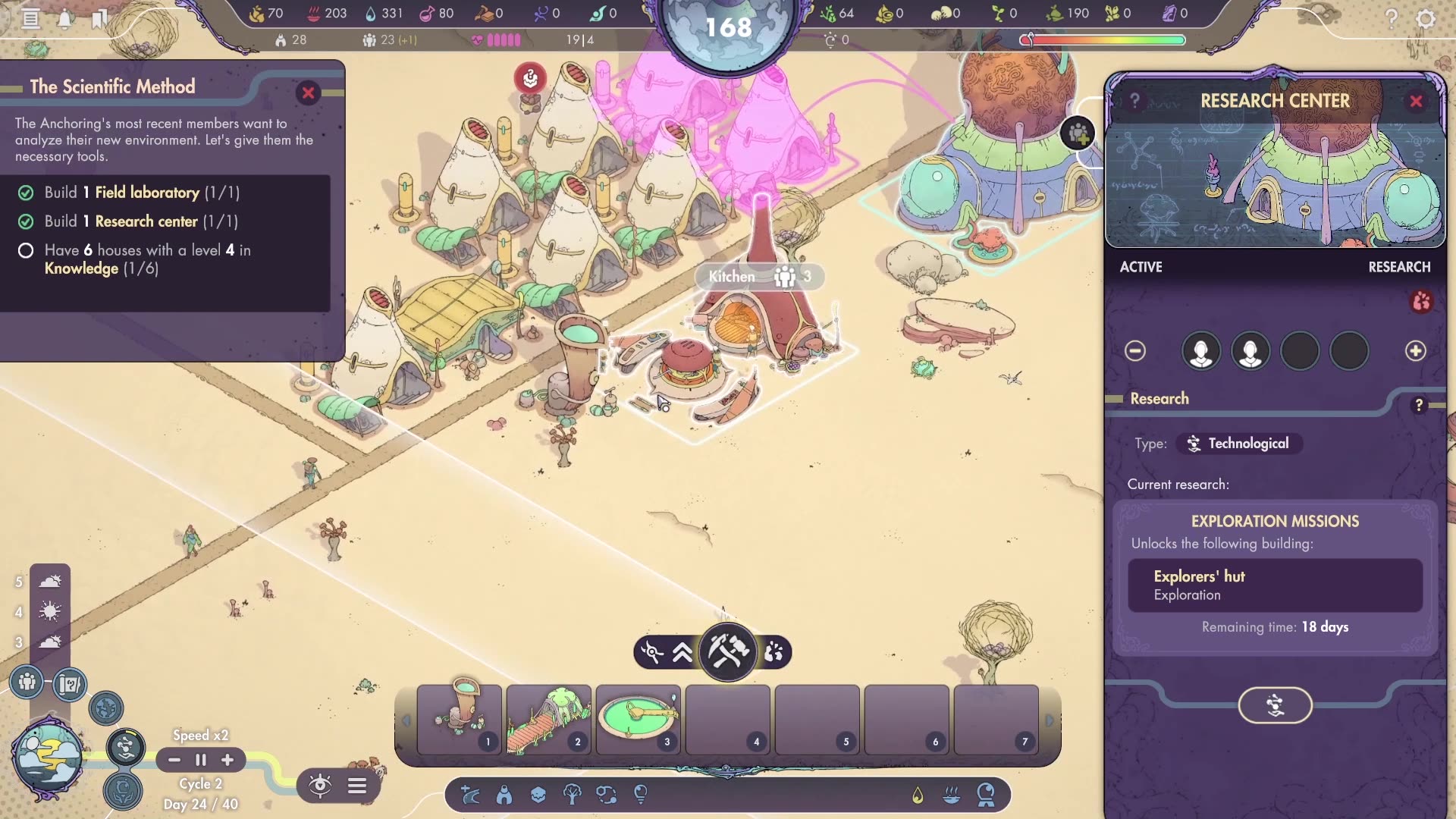This screenshot has height=819, width=1456.
Task: Toggle the hot meals filter in the bottom bar
Action: (950, 795)
